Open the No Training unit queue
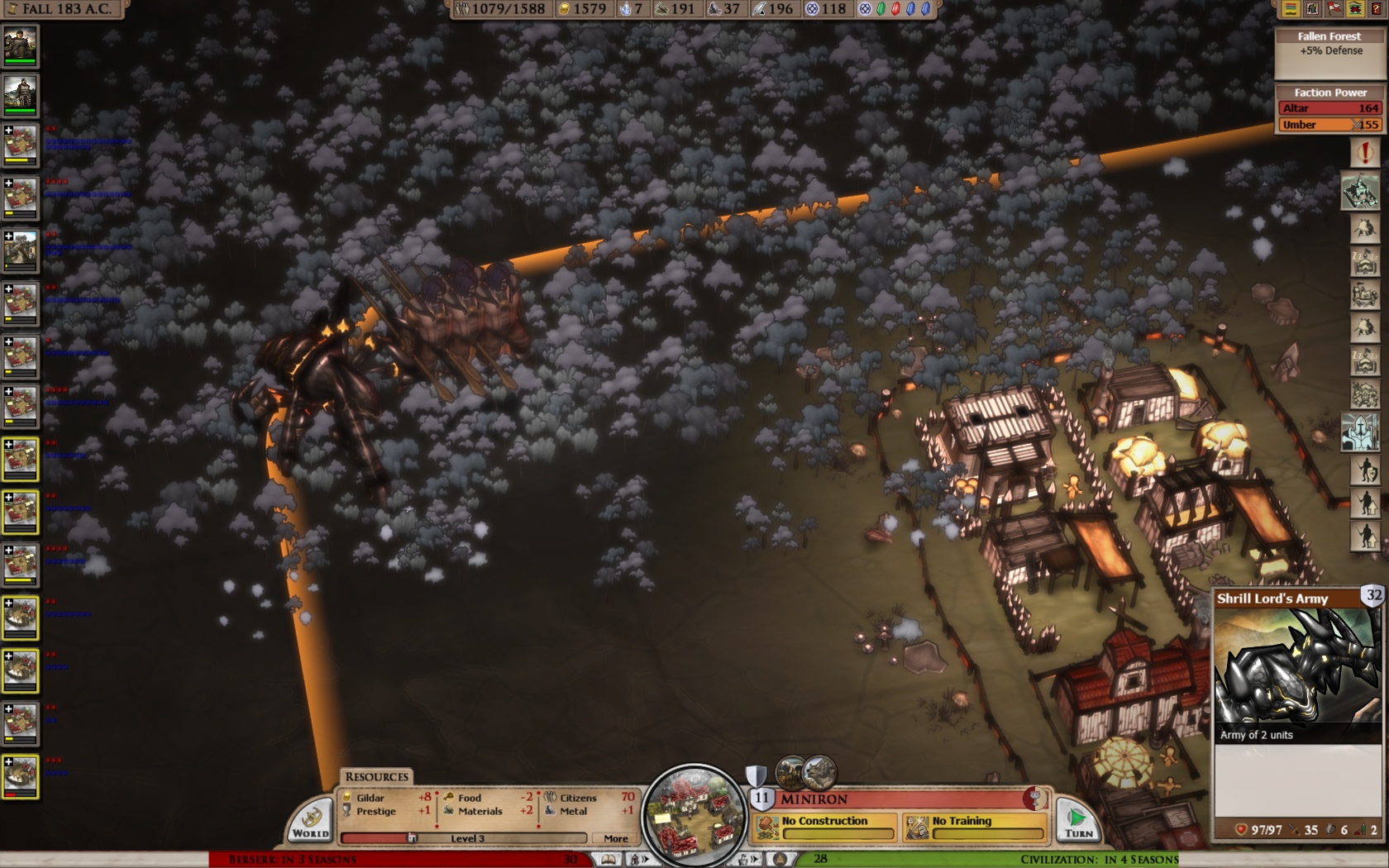This screenshot has height=868, width=1389. 975,826
